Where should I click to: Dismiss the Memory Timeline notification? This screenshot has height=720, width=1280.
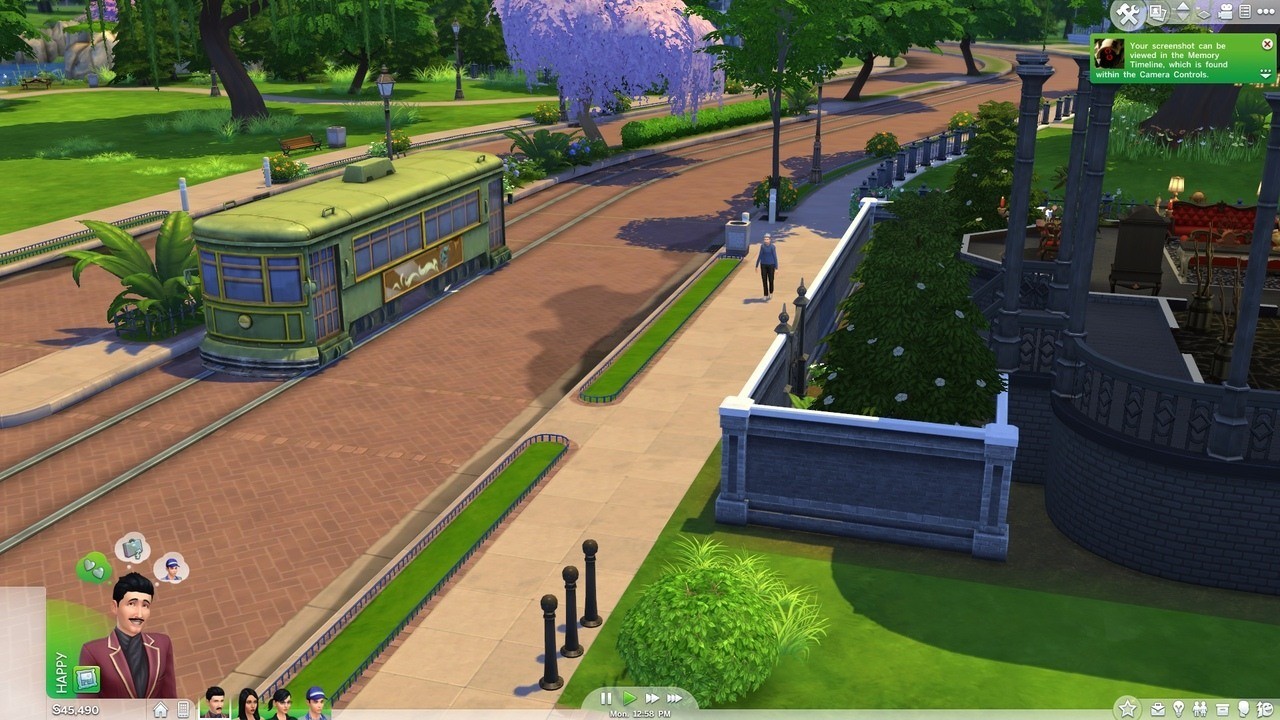coord(1267,44)
